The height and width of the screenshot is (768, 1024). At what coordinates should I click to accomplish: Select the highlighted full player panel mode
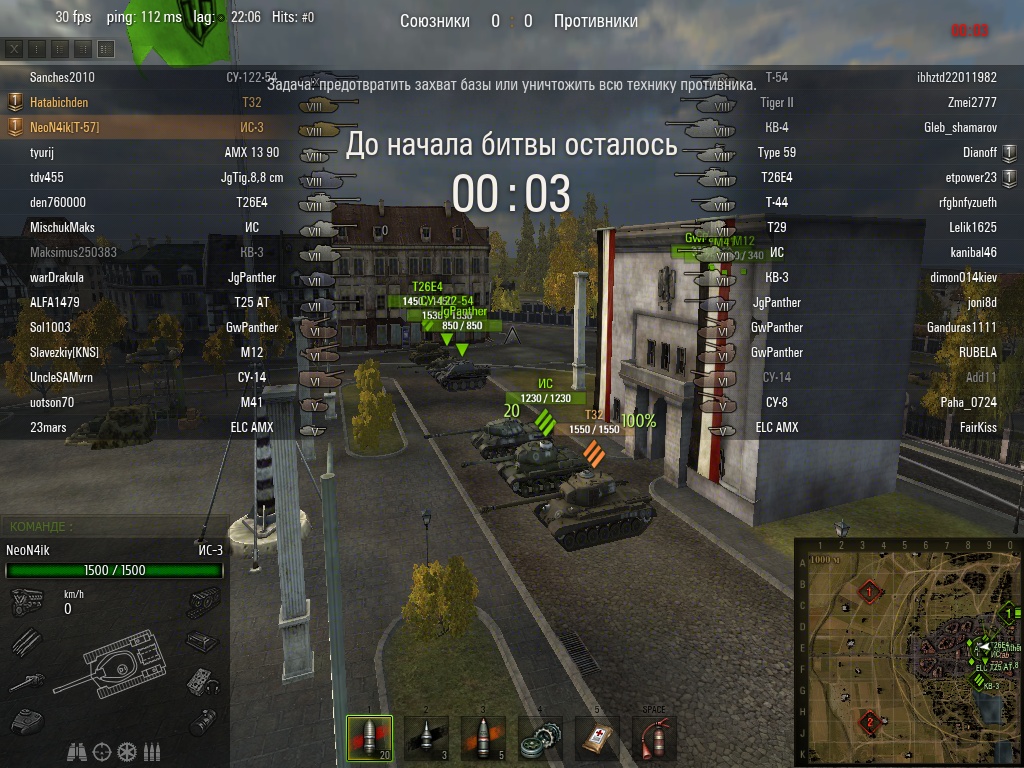click(105, 48)
